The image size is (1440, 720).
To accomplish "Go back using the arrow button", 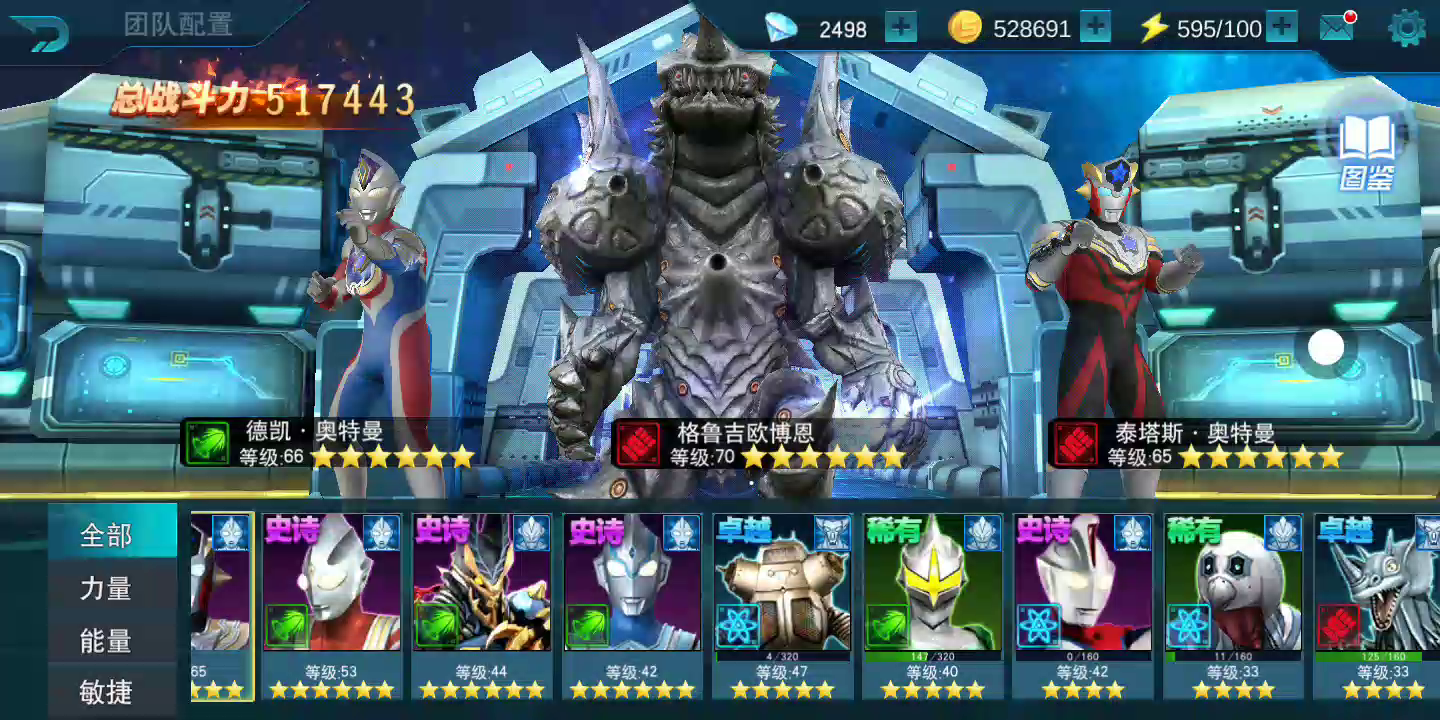I will pyautogui.click(x=41, y=33).
